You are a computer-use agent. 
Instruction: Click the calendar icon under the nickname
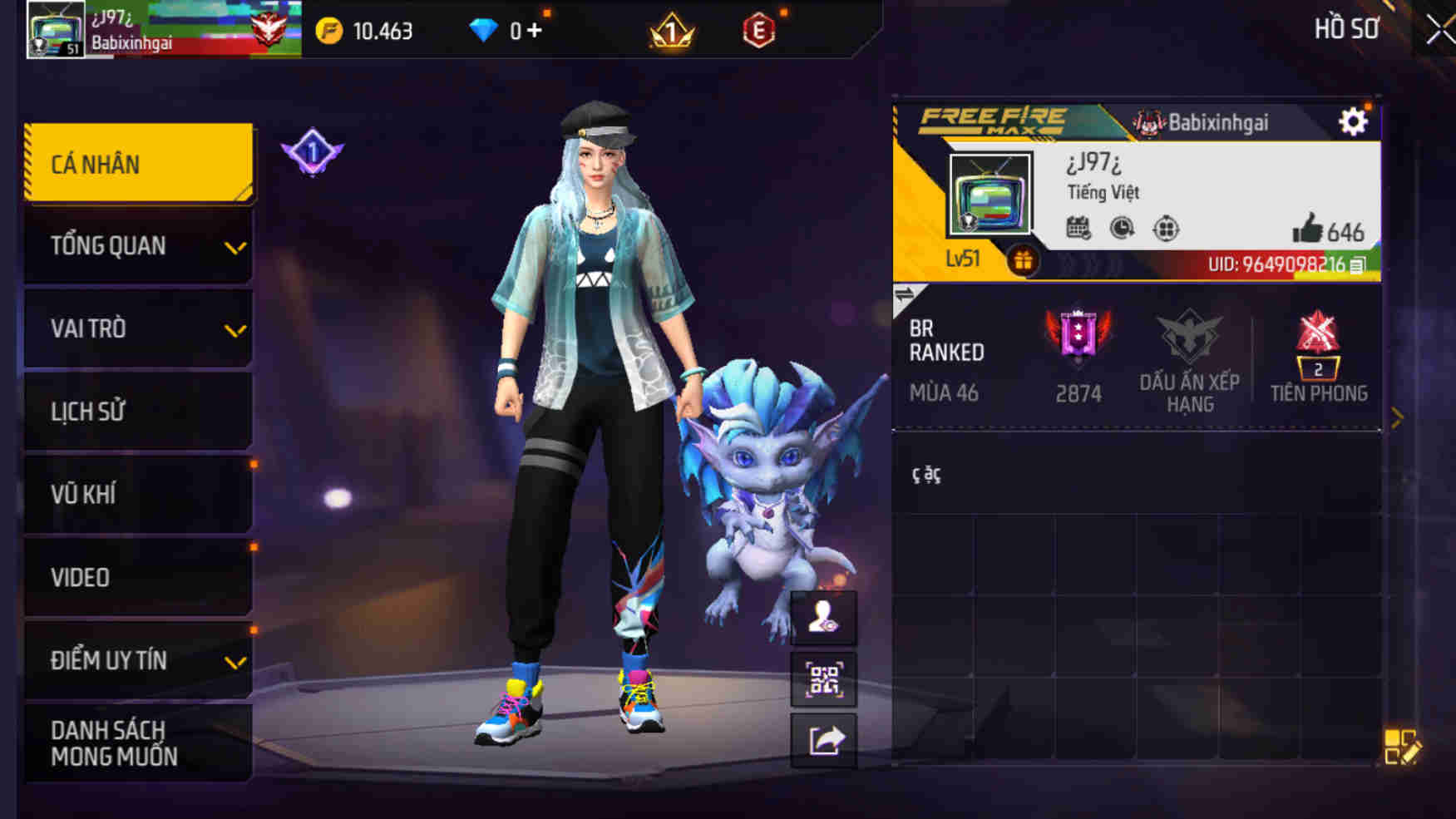coord(1078,227)
